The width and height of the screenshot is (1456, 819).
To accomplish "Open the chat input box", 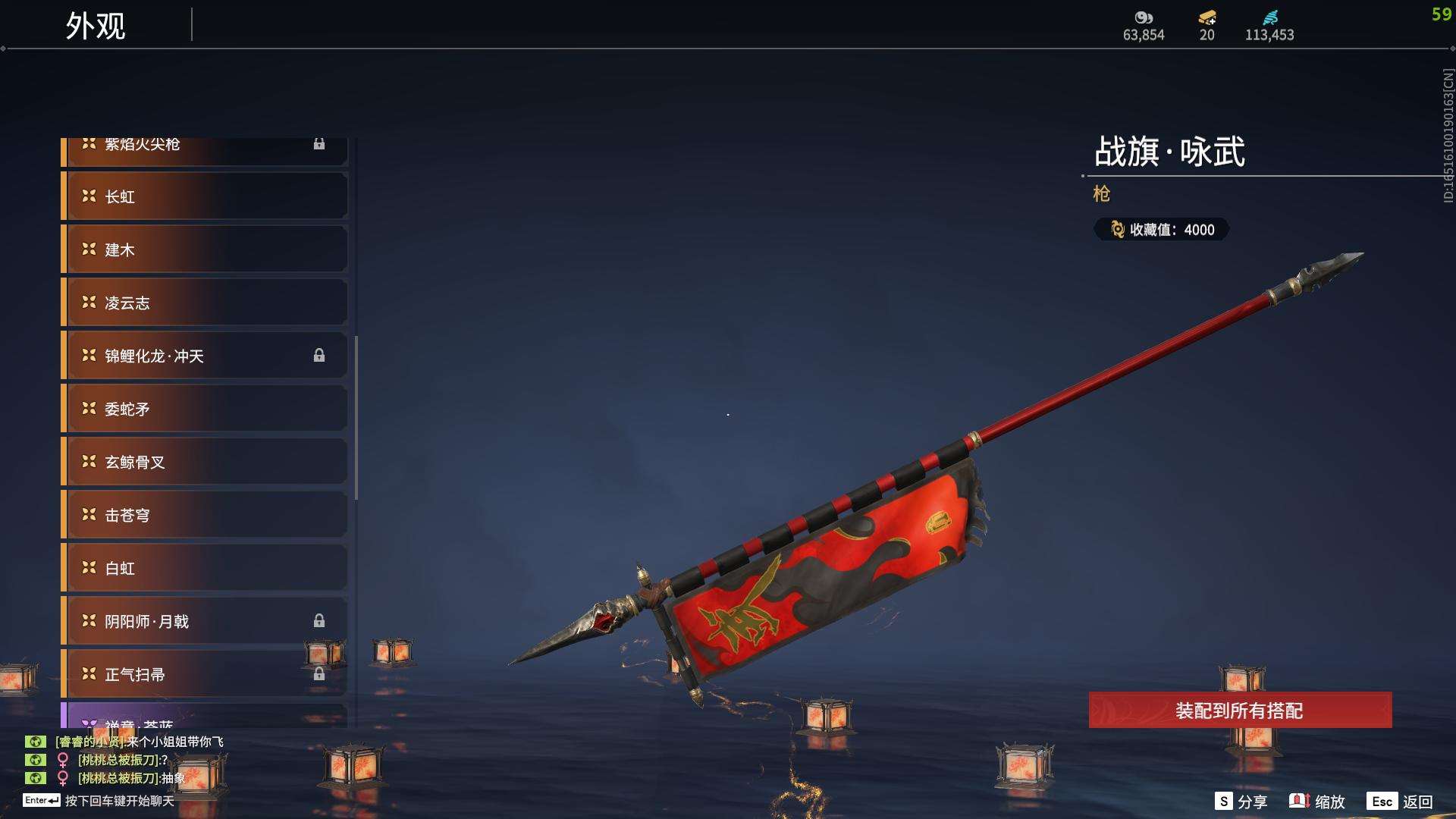I will click(x=119, y=801).
